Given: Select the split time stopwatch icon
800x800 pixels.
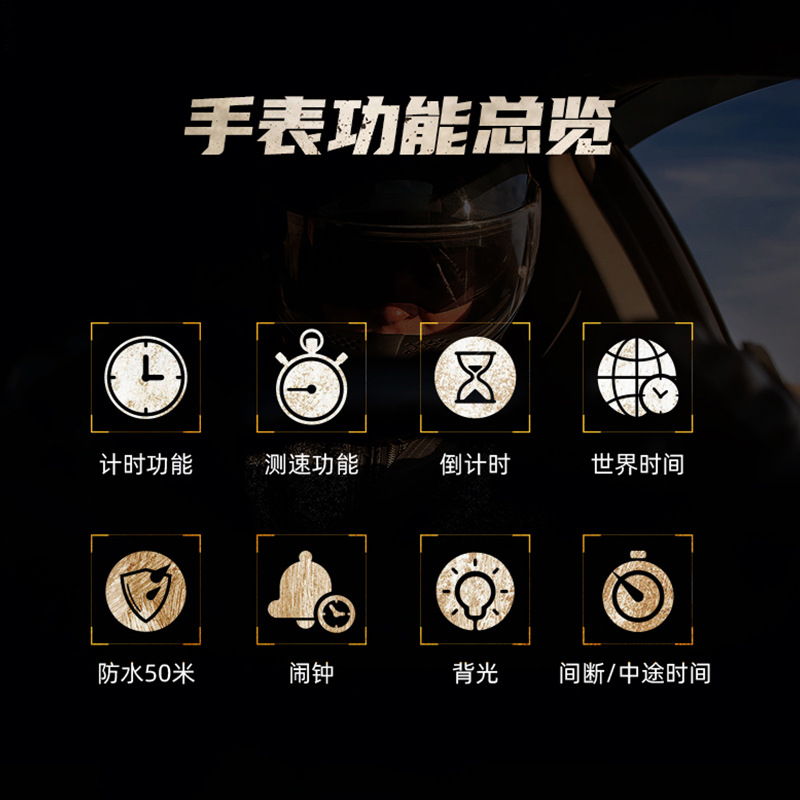Looking at the screenshot, I should [x=638, y=590].
